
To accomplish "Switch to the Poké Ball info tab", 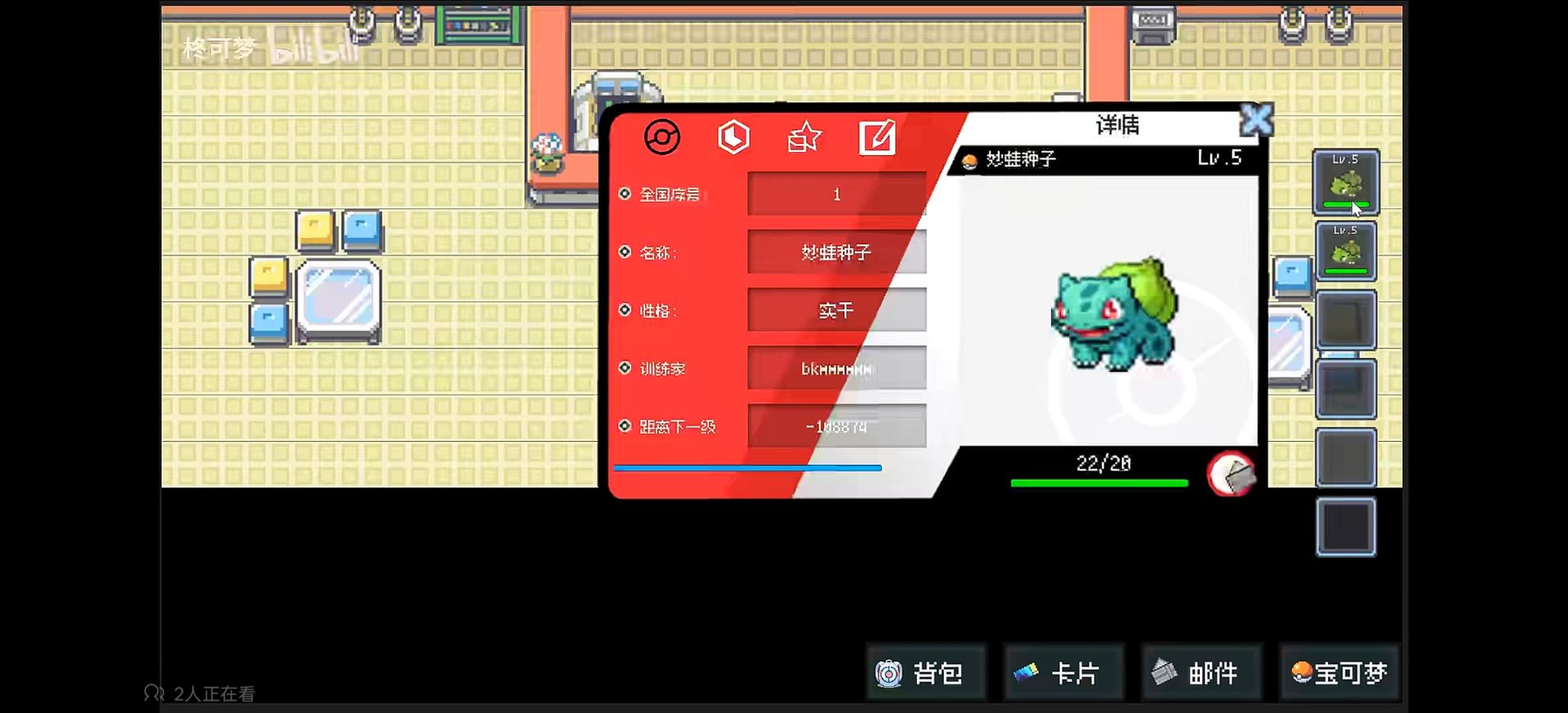I will tap(661, 137).
